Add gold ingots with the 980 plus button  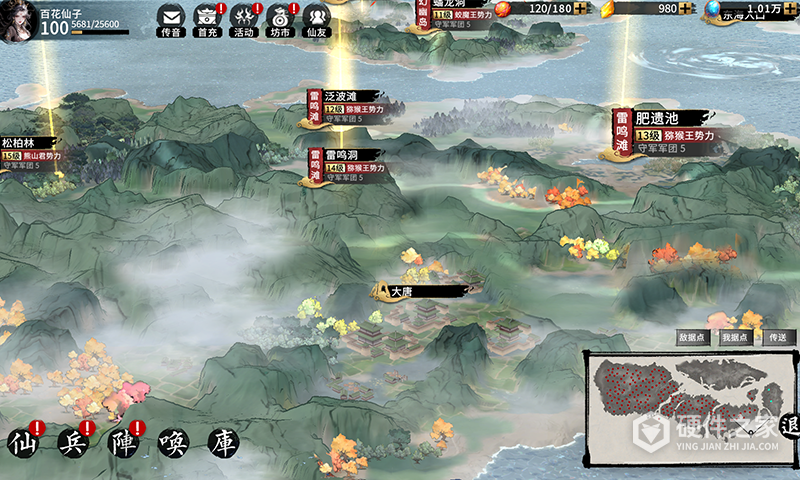(x=687, y=9)
